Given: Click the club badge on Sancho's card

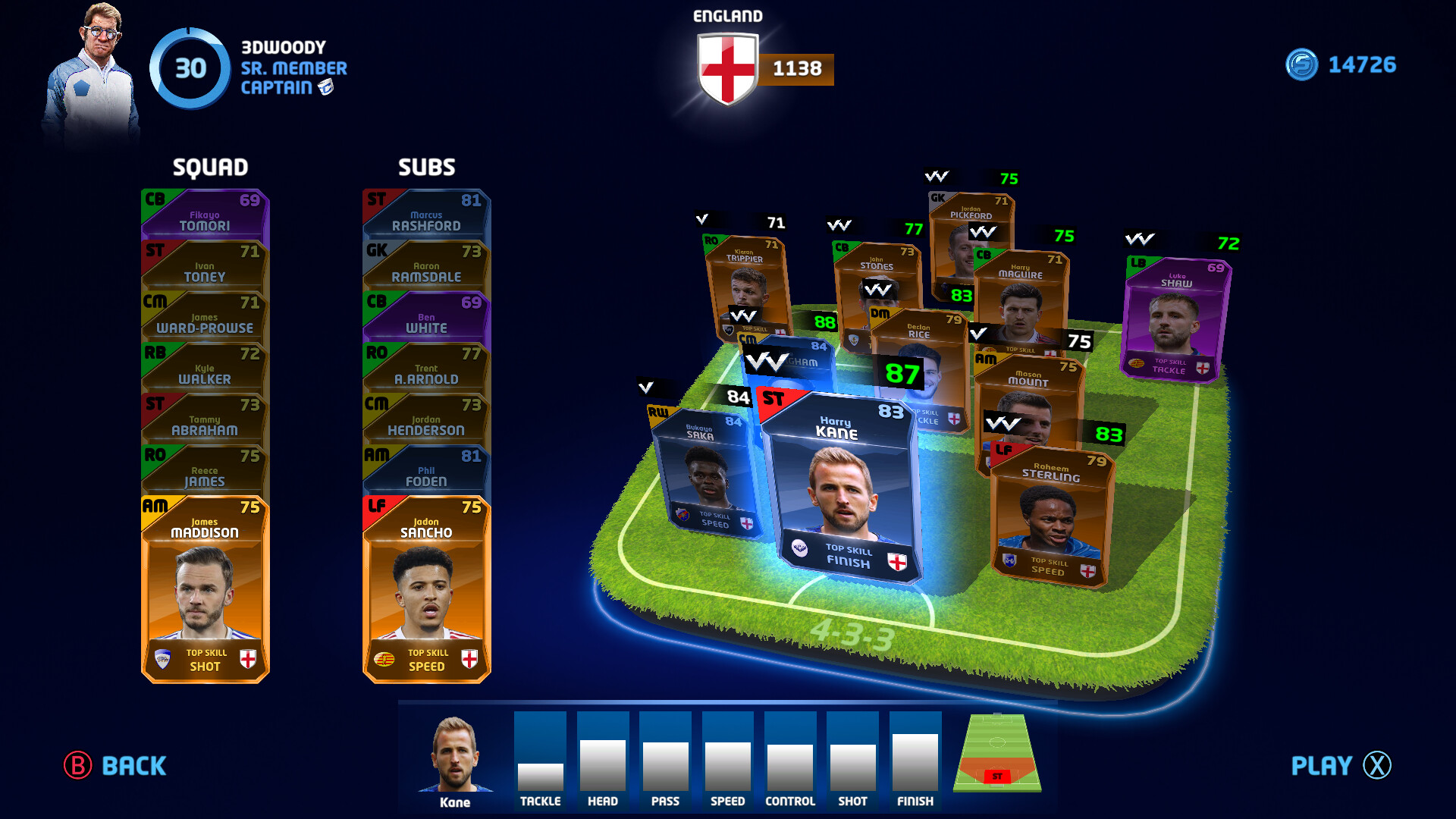Looking at the screenshot, I should 384,658.
